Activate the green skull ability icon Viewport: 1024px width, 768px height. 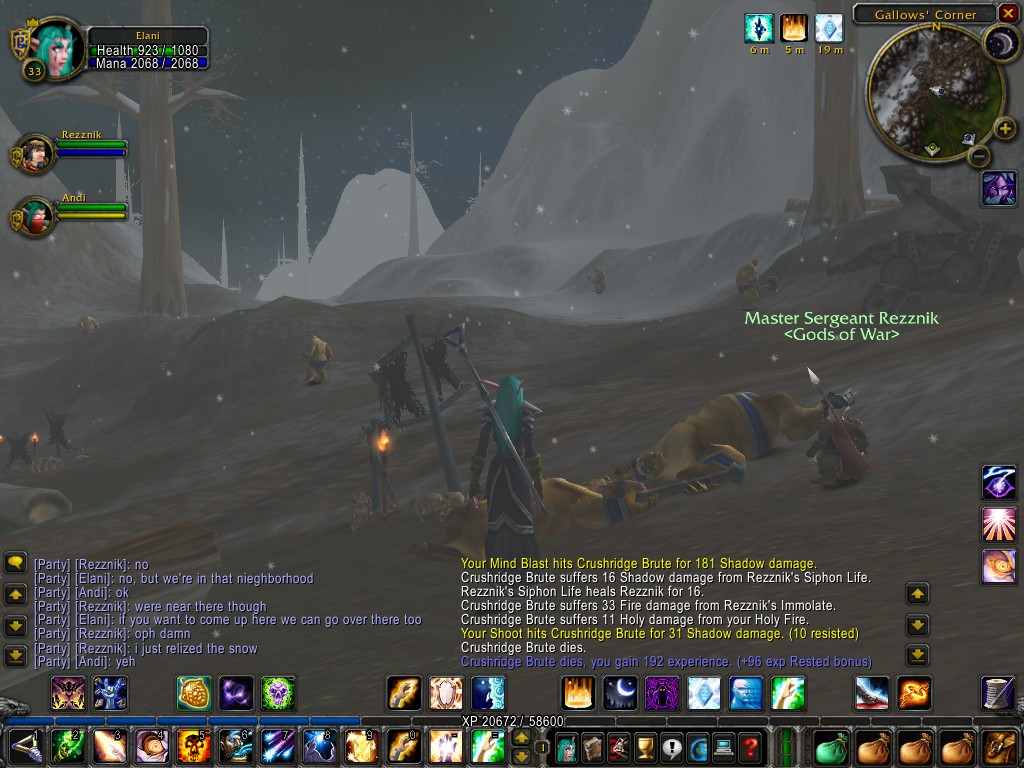coord(278,692)
